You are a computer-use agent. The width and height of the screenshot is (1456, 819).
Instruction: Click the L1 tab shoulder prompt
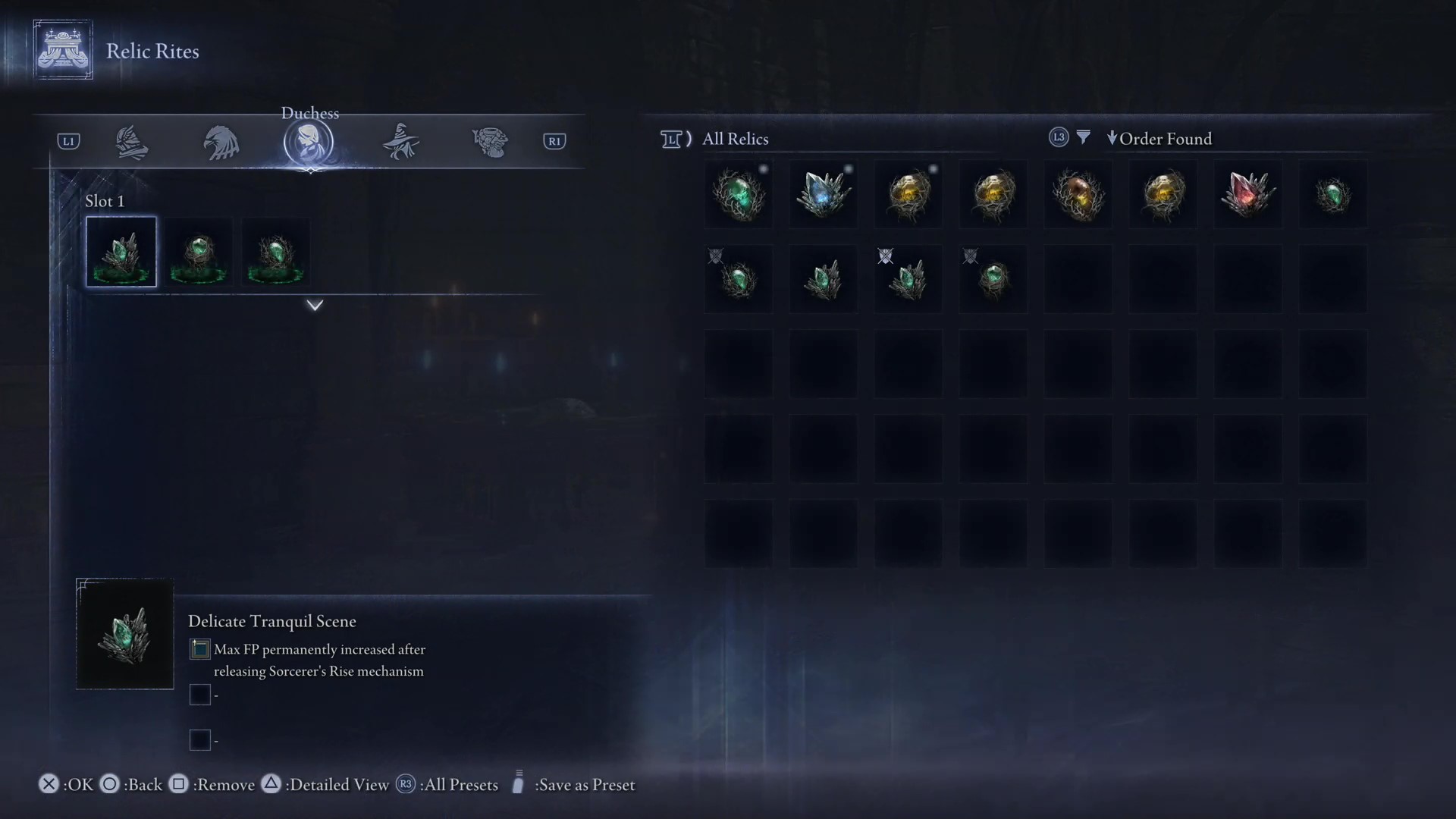point(68,140)
